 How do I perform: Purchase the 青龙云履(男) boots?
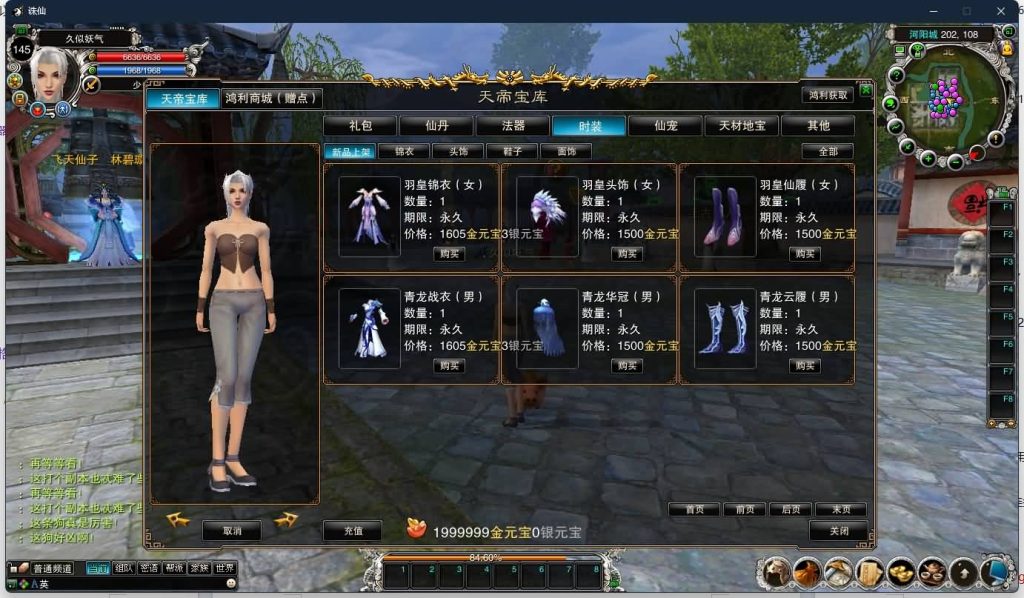pos(805,366)
